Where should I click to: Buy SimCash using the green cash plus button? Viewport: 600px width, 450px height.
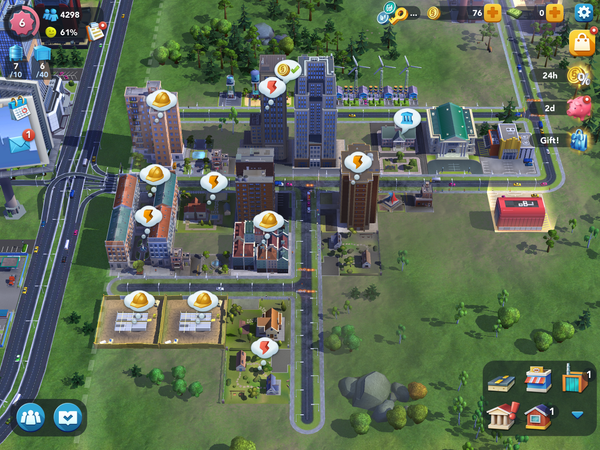pyautogui.click(x=555, y=13)
